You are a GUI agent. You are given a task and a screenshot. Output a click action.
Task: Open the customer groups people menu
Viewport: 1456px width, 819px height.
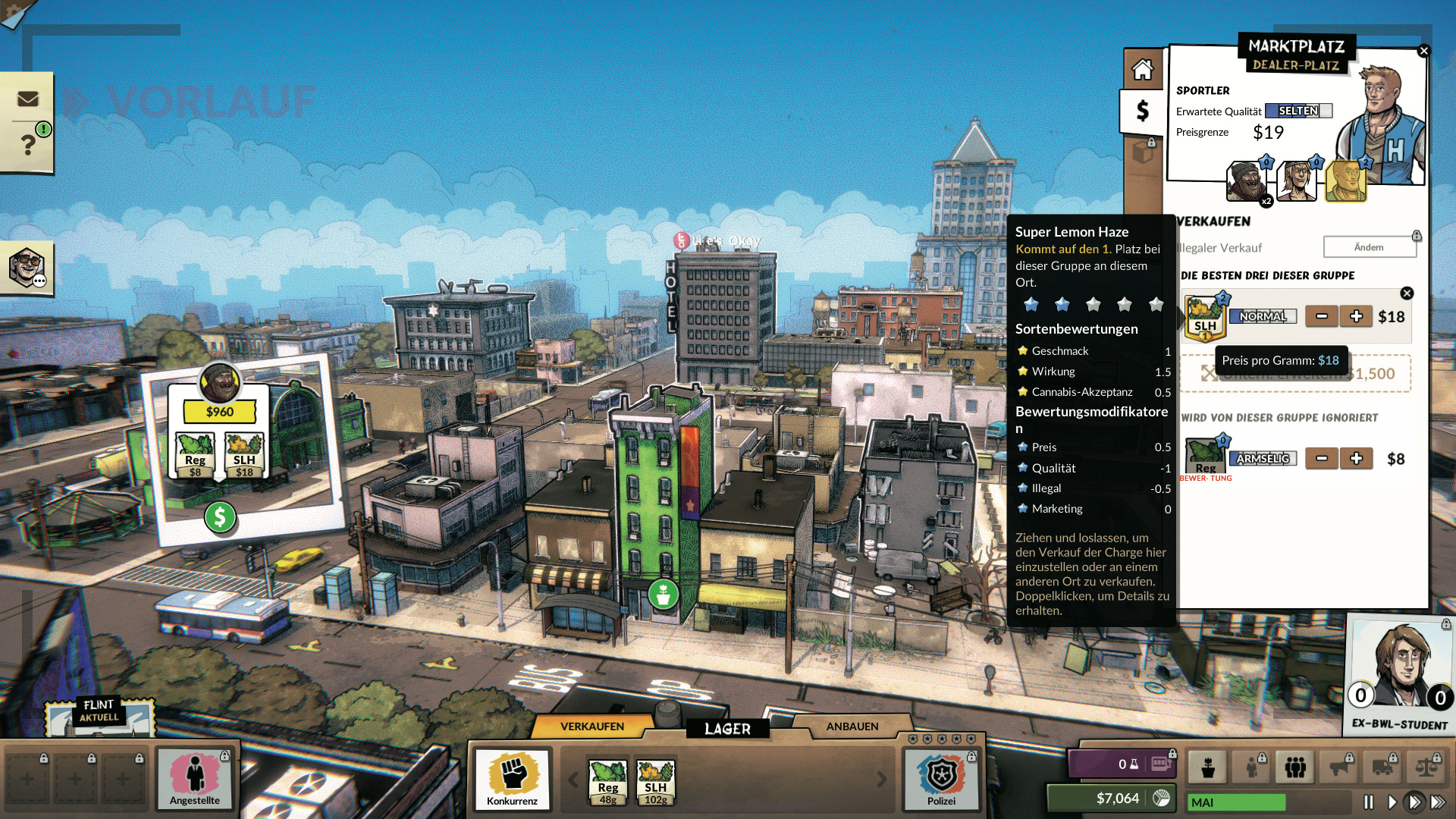1295,767
